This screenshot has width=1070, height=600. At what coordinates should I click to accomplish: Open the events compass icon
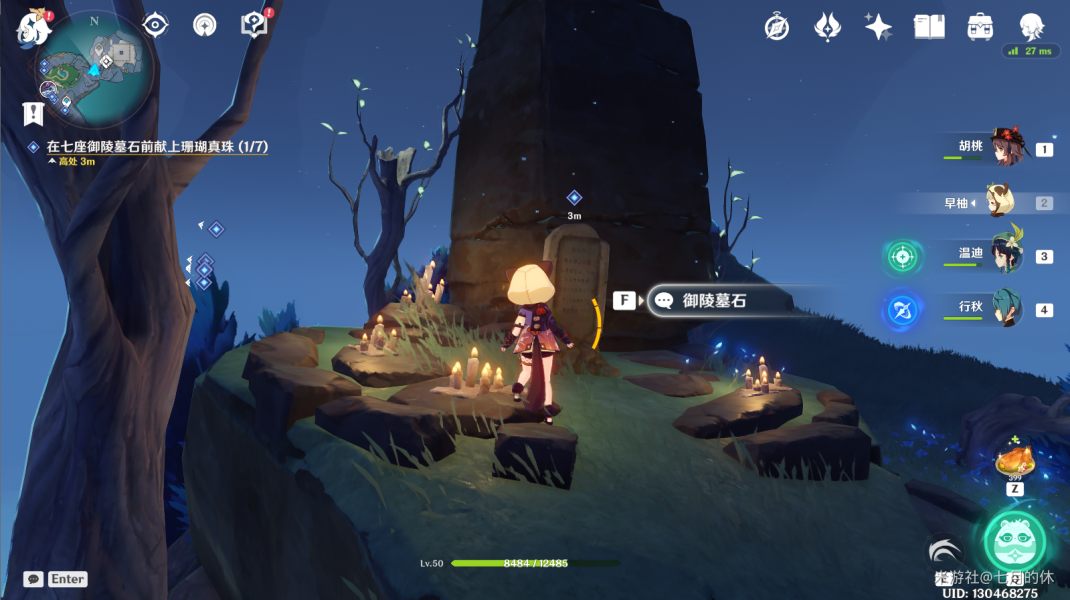(x=204, y=25)
